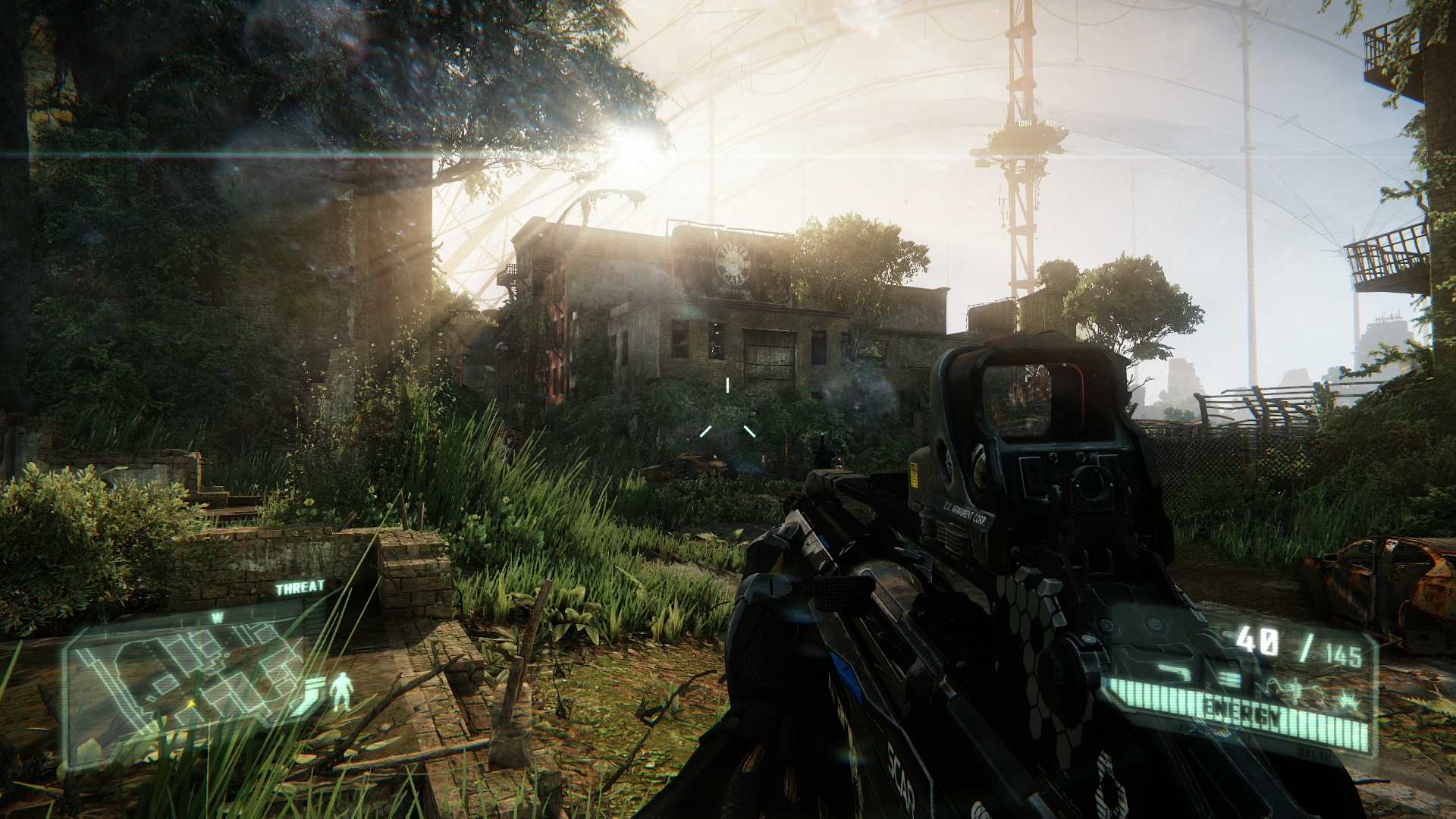The height and width of the screenshot is (819, 1456).
Task: Click the player figure beside the minimap
Action: pyautogui.click(x=342, y=691)
